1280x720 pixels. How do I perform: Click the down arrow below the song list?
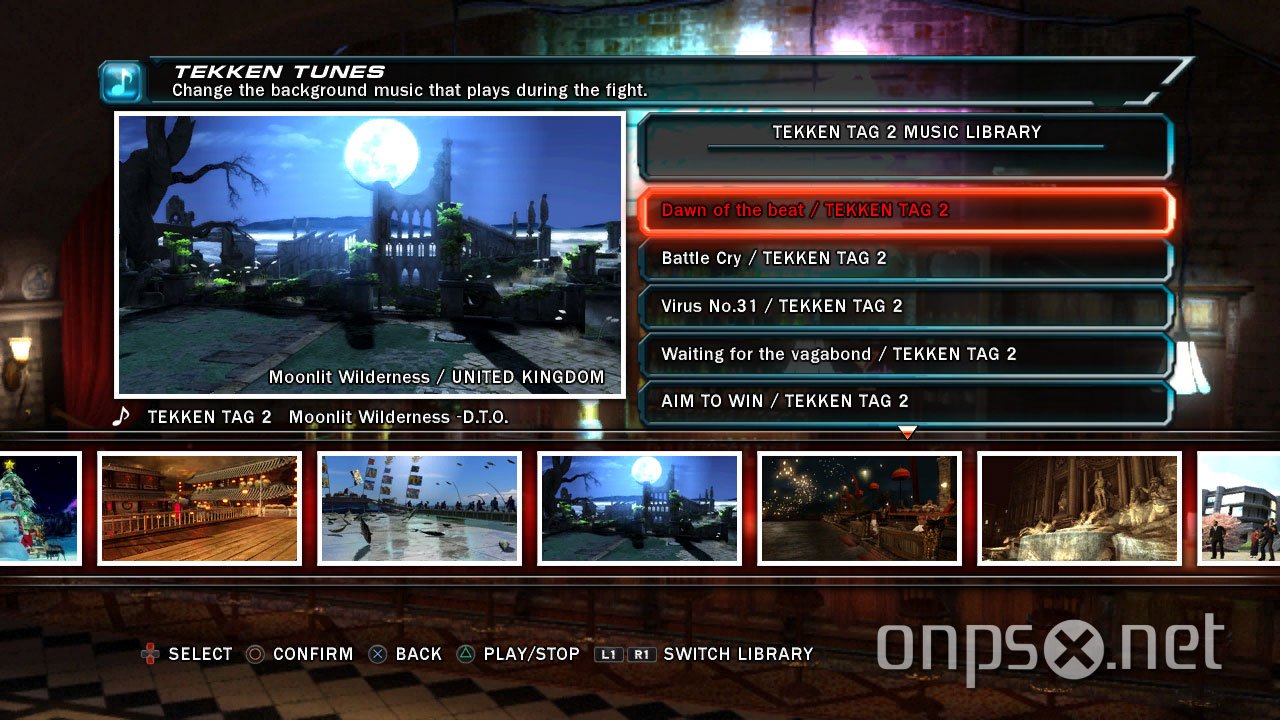click(906, 432)
